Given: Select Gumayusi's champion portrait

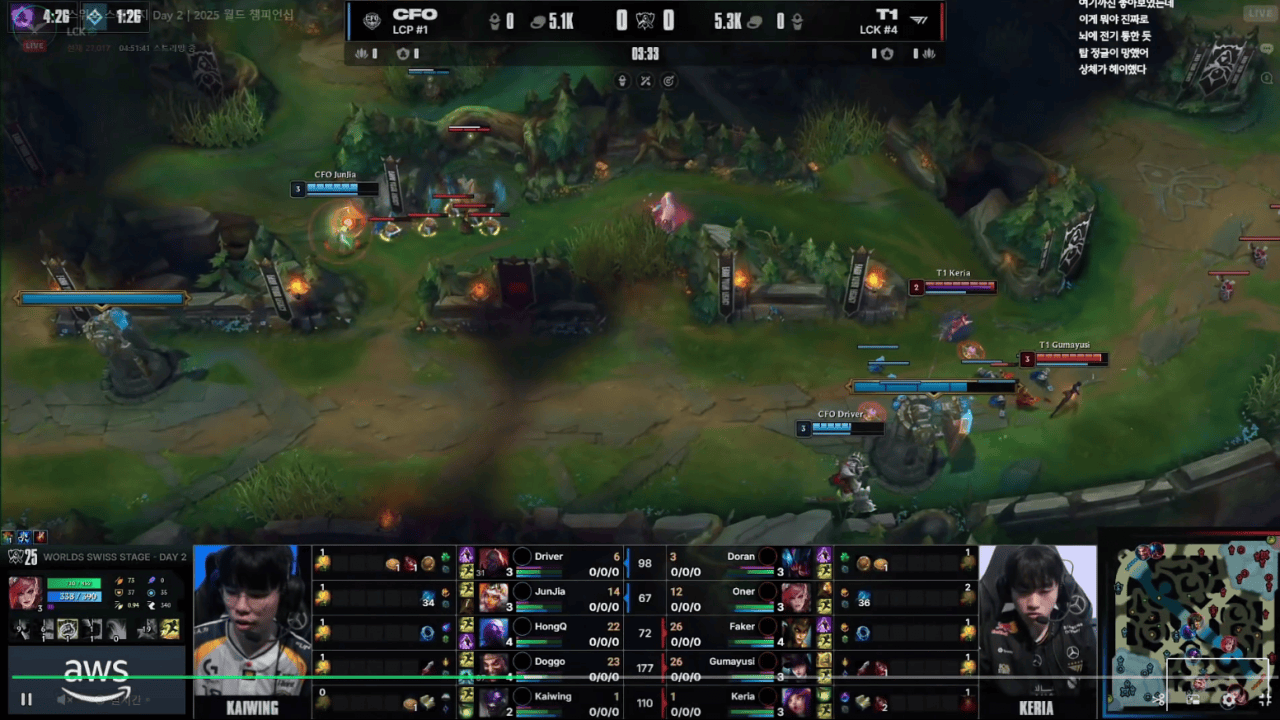Looking at the screenshot, I should [x=796, y=667].
